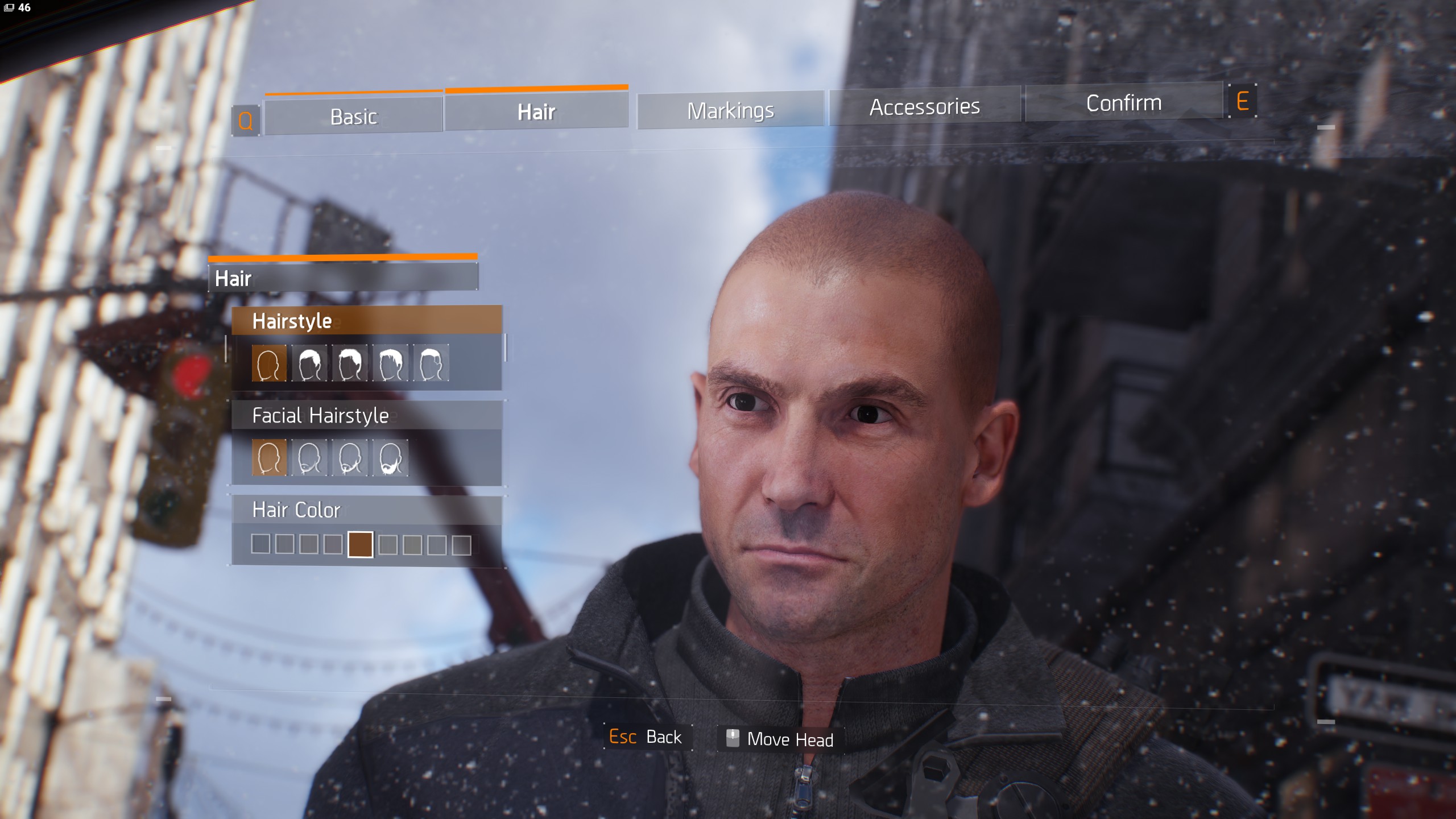Select the brown hair color swatch

coord(359,544)
